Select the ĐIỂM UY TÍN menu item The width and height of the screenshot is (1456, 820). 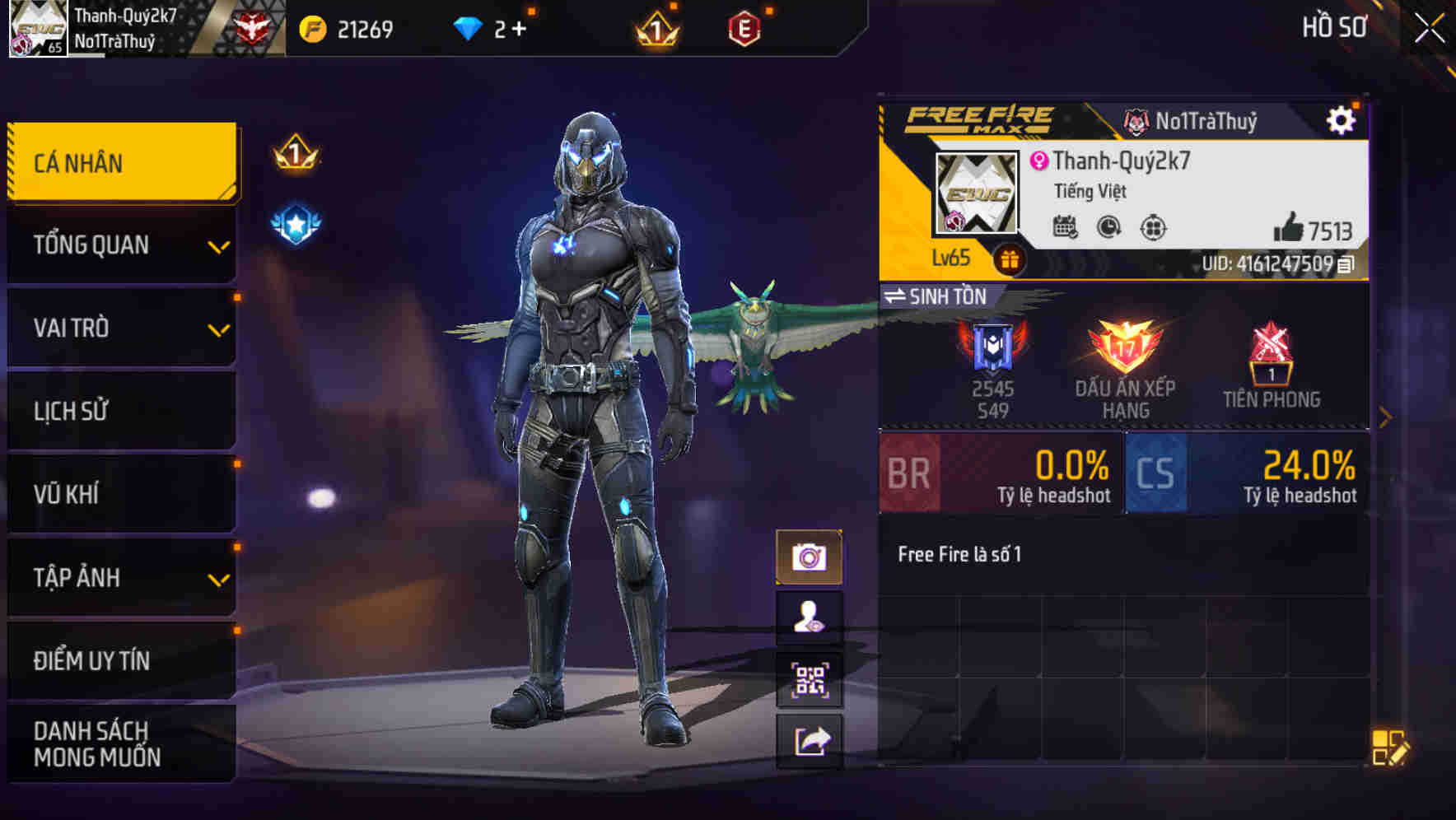[x=120, y=660]
